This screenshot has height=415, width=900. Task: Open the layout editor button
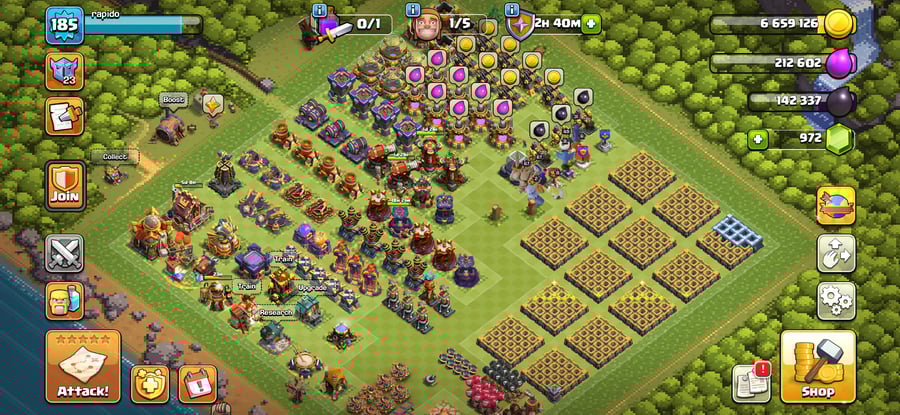pos(835,253)
